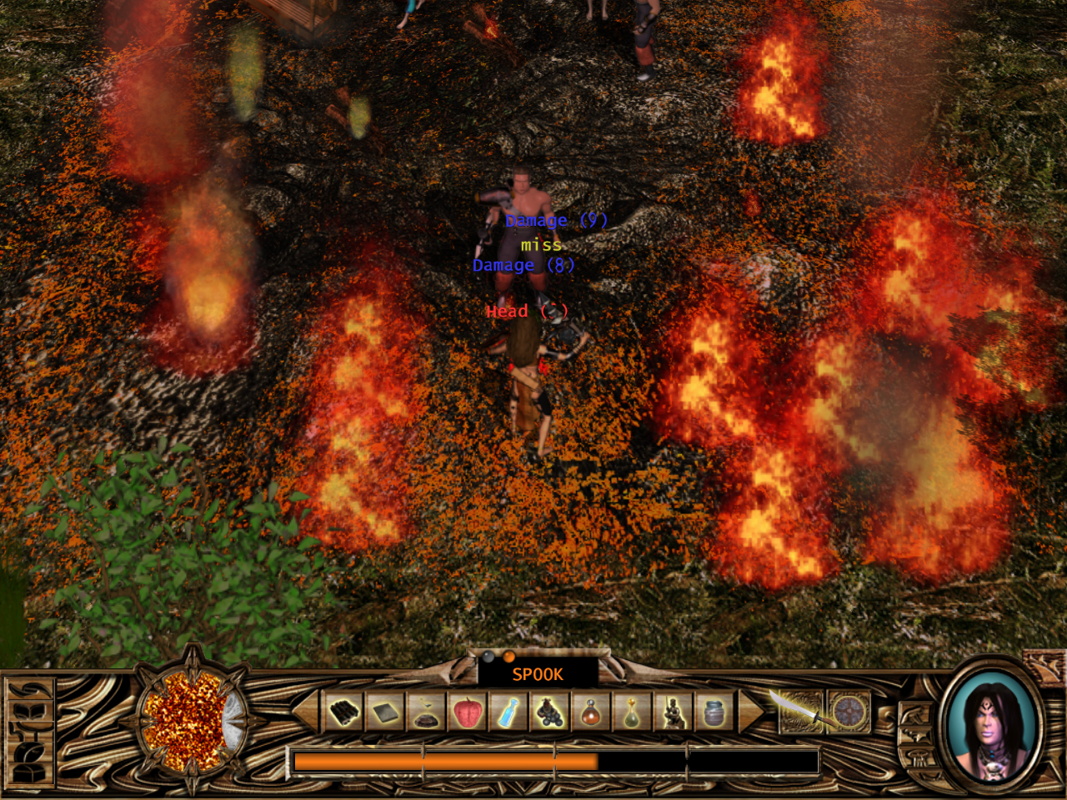Select the yellow-green potion flask
The width and height of the screenshot is (1067, 800).
click(632, 712)
